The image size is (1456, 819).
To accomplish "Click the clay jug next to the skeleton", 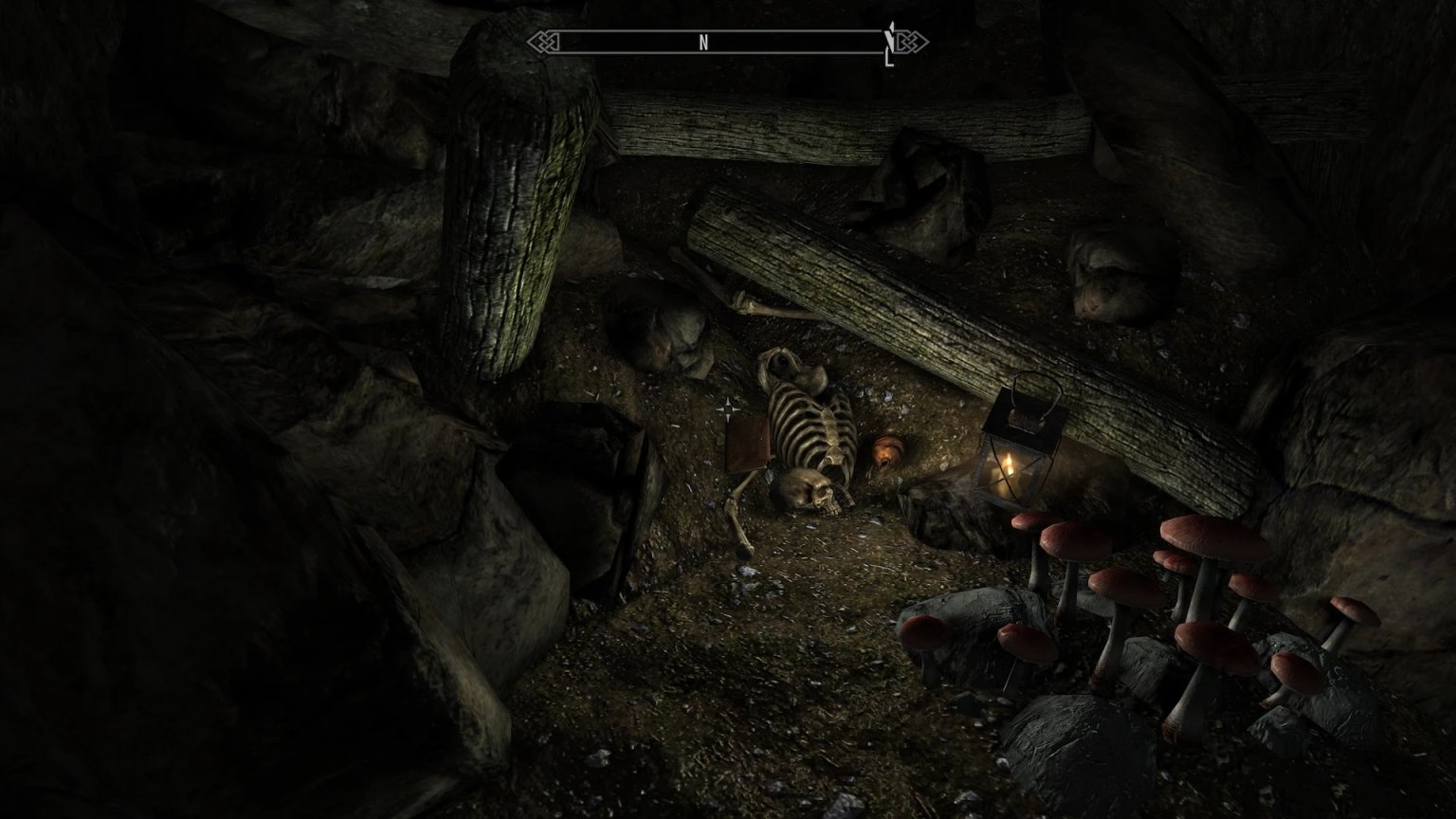I will 885,452.
